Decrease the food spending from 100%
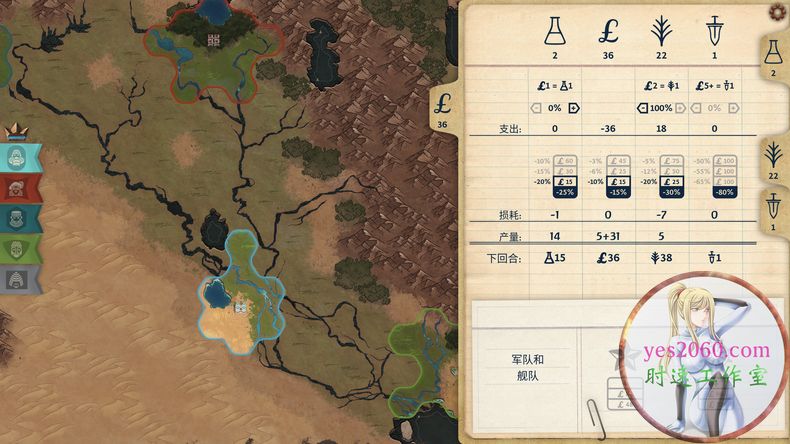 (x=641, y=107)
